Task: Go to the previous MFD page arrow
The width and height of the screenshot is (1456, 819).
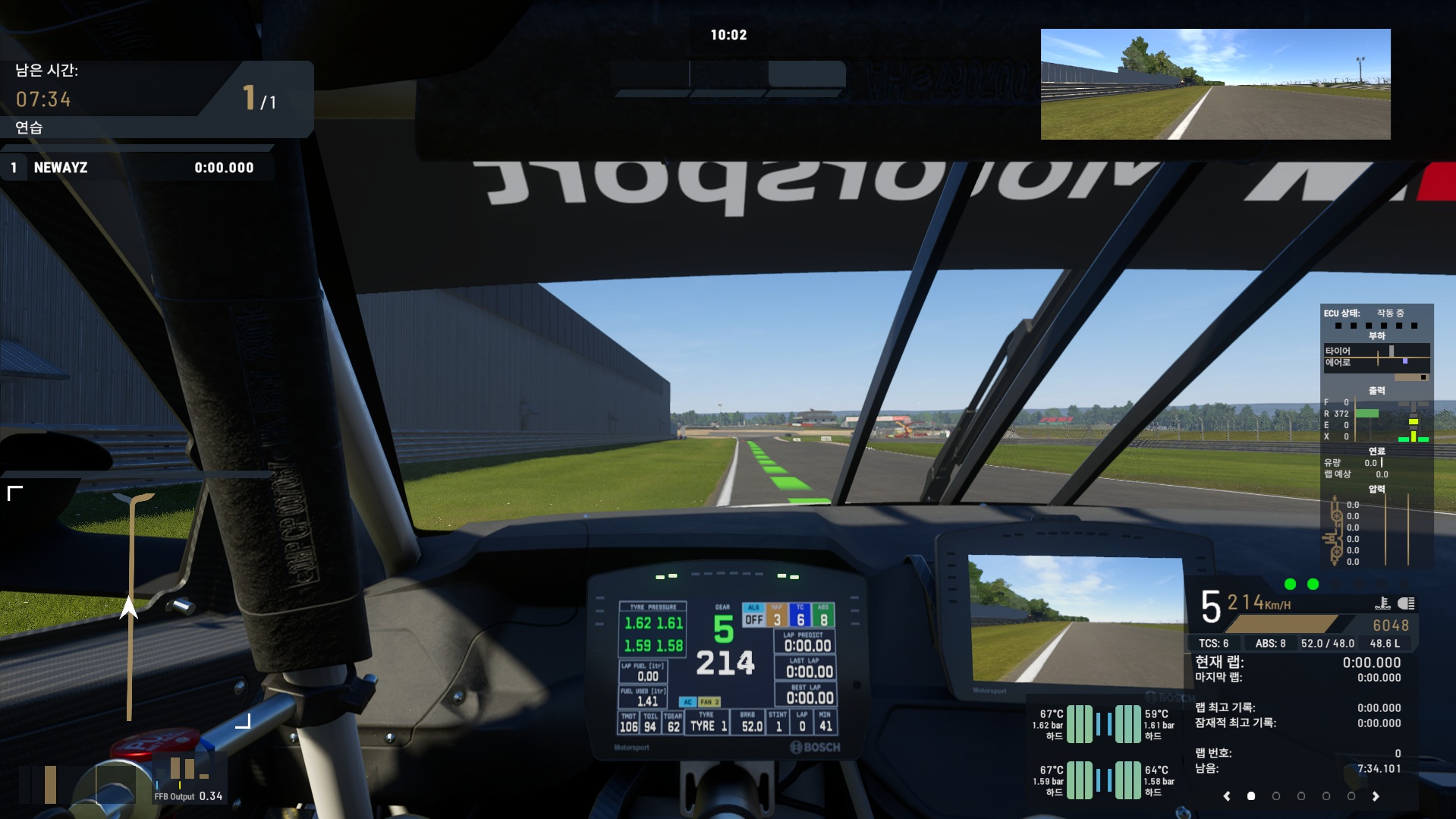Action: (1227, 796)
